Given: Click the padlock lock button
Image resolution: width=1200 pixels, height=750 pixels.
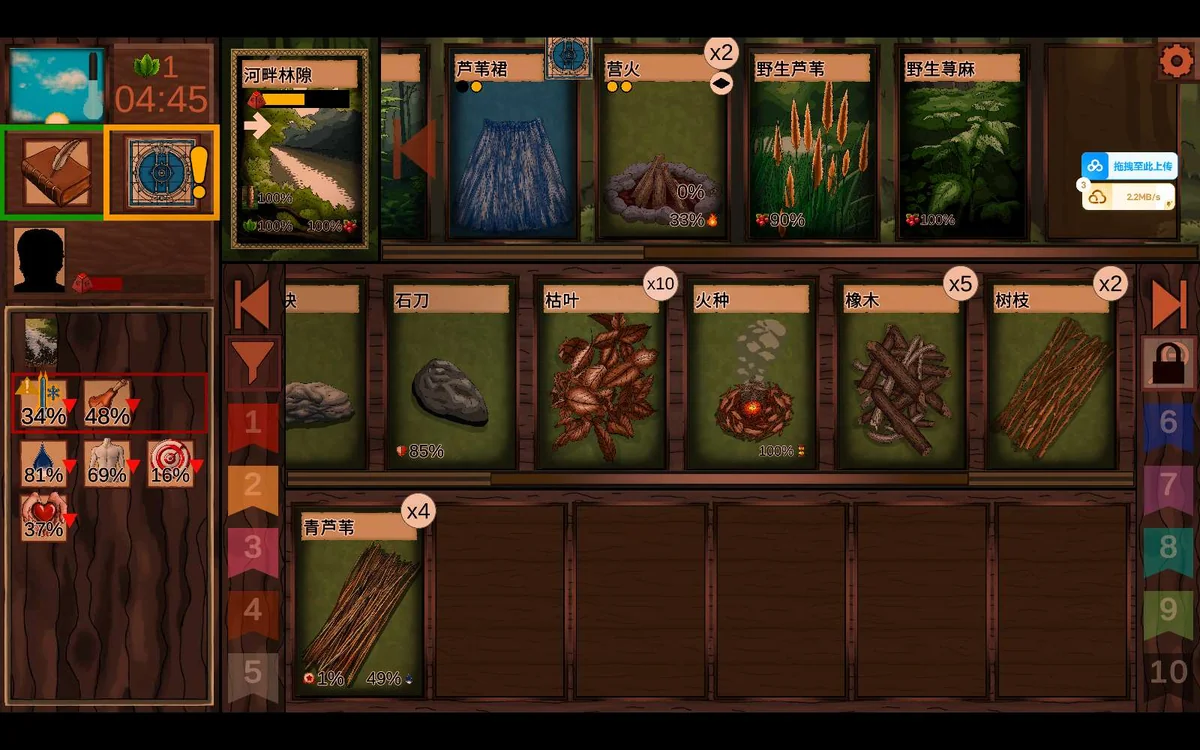Looking at the screenshot, I should click(1168, 362).
